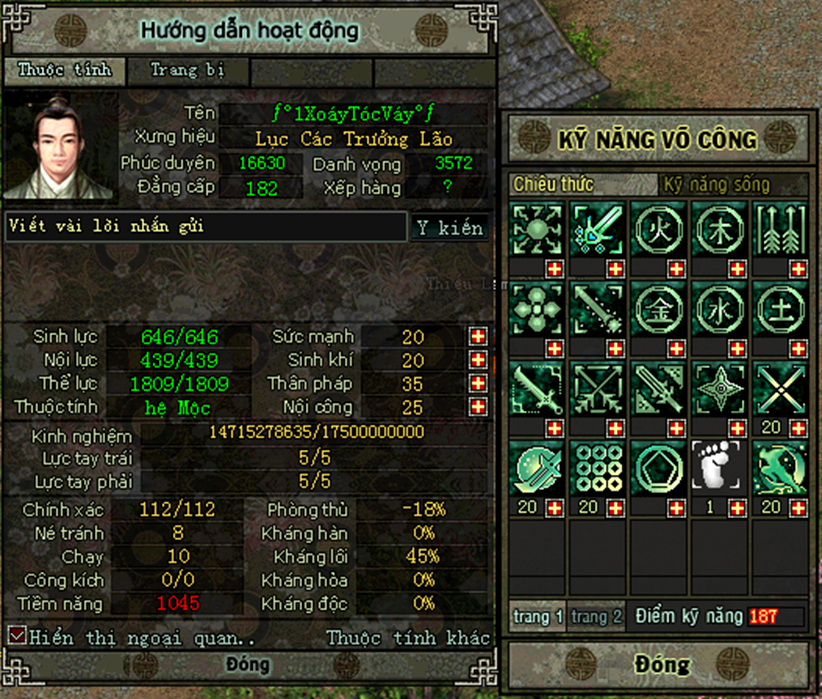Add a point to Sức mạnh

[x=478, y=336]
